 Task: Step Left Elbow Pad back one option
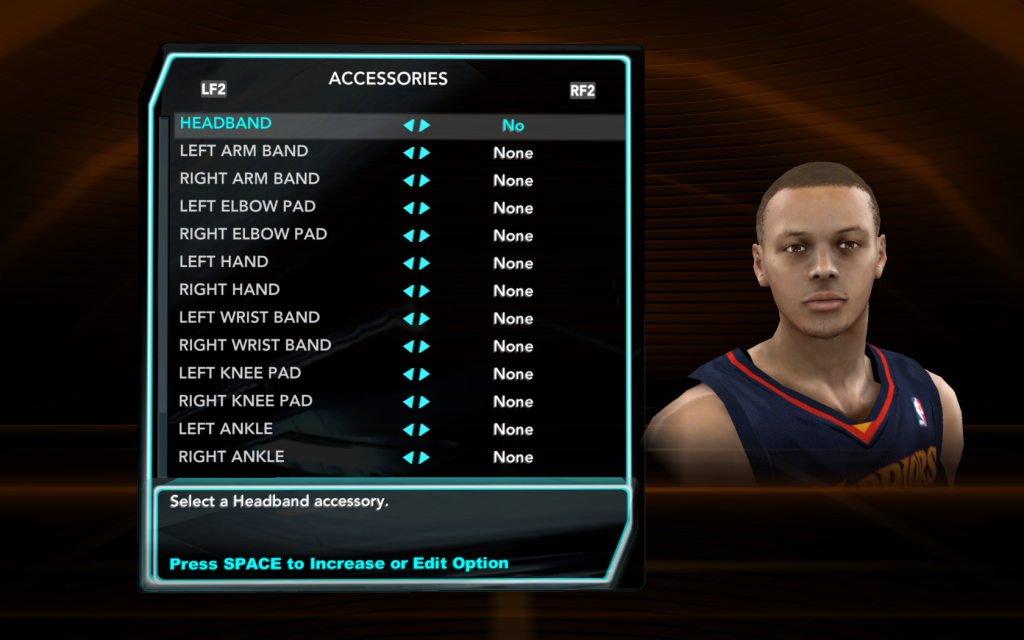tap(408, 209)
